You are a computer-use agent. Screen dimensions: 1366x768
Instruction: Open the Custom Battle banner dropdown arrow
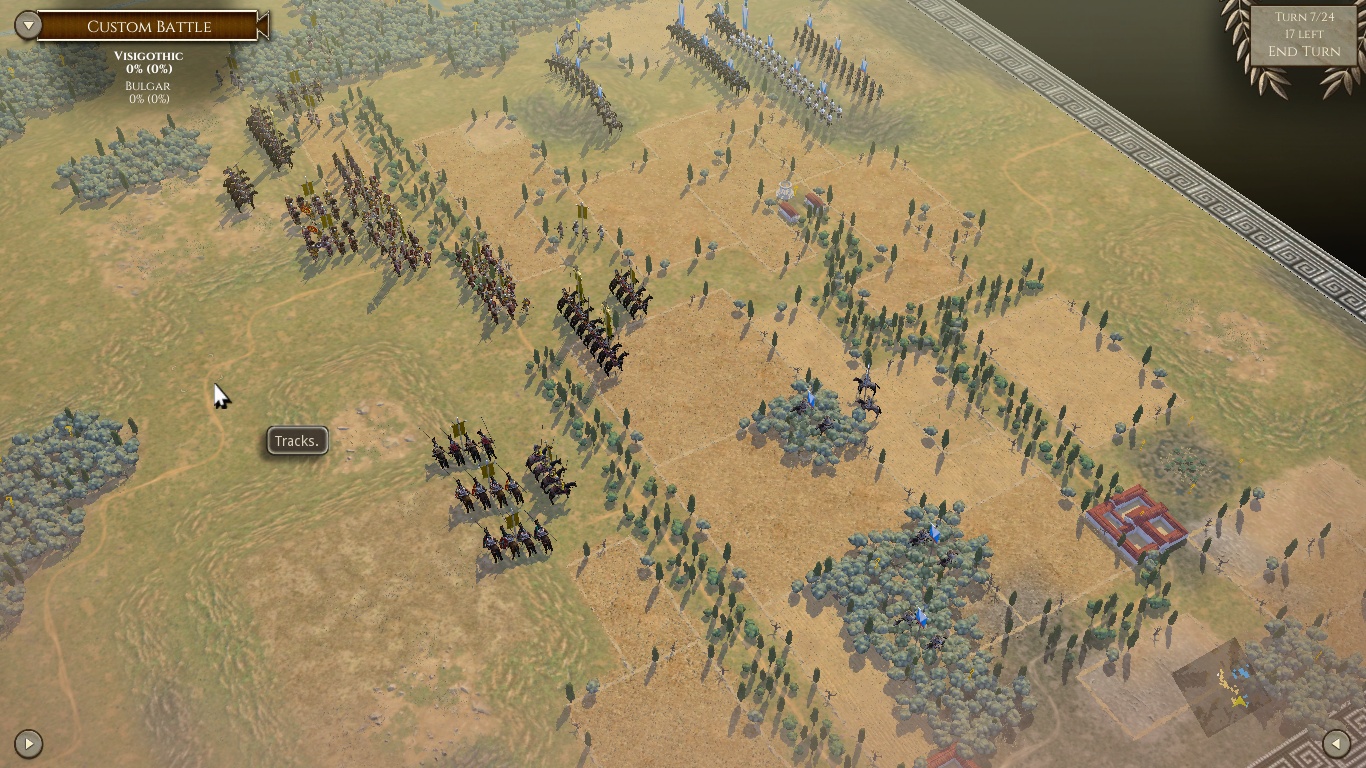click(29, 24)
